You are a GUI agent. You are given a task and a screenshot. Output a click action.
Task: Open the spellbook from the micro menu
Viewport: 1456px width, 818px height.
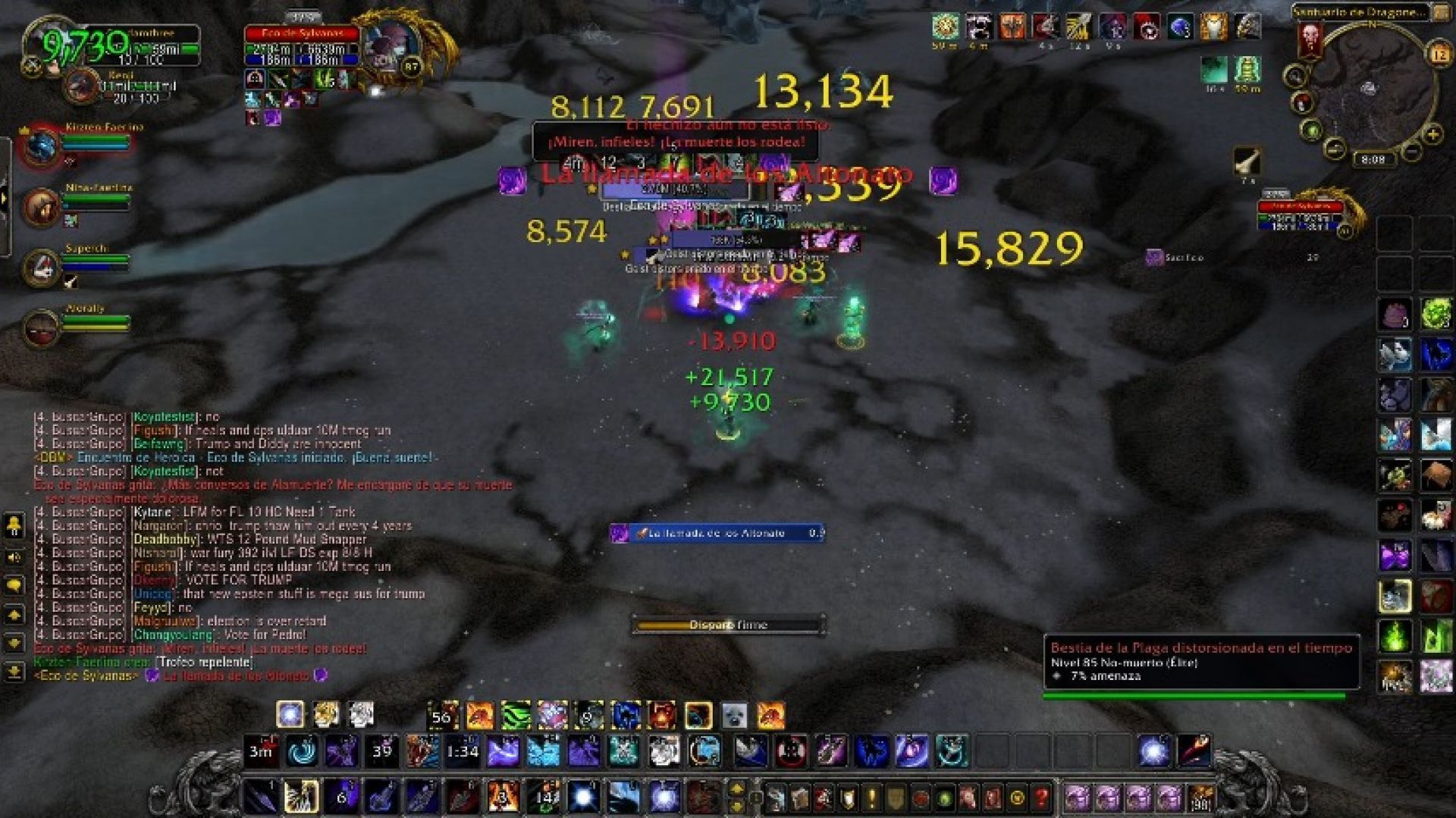[x=799, y=800]
